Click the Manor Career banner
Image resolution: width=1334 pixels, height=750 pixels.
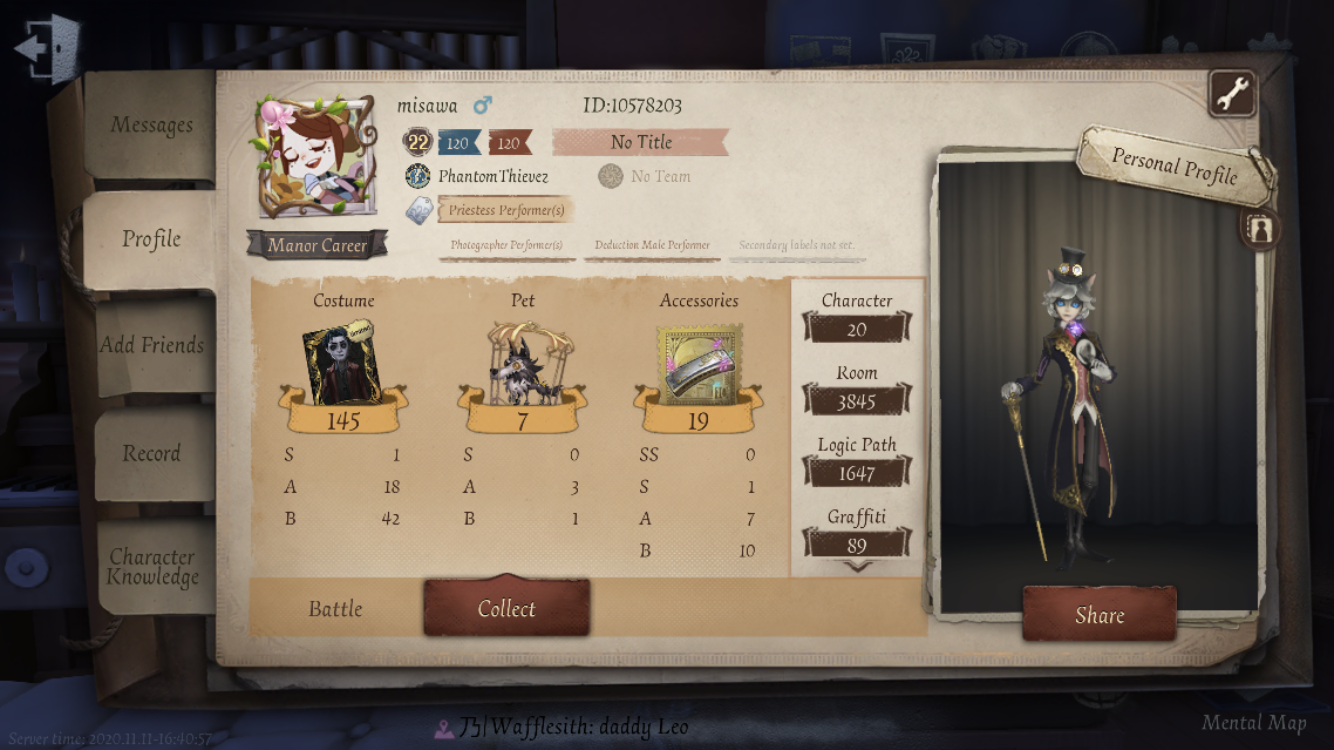click(x=317, y=245)
